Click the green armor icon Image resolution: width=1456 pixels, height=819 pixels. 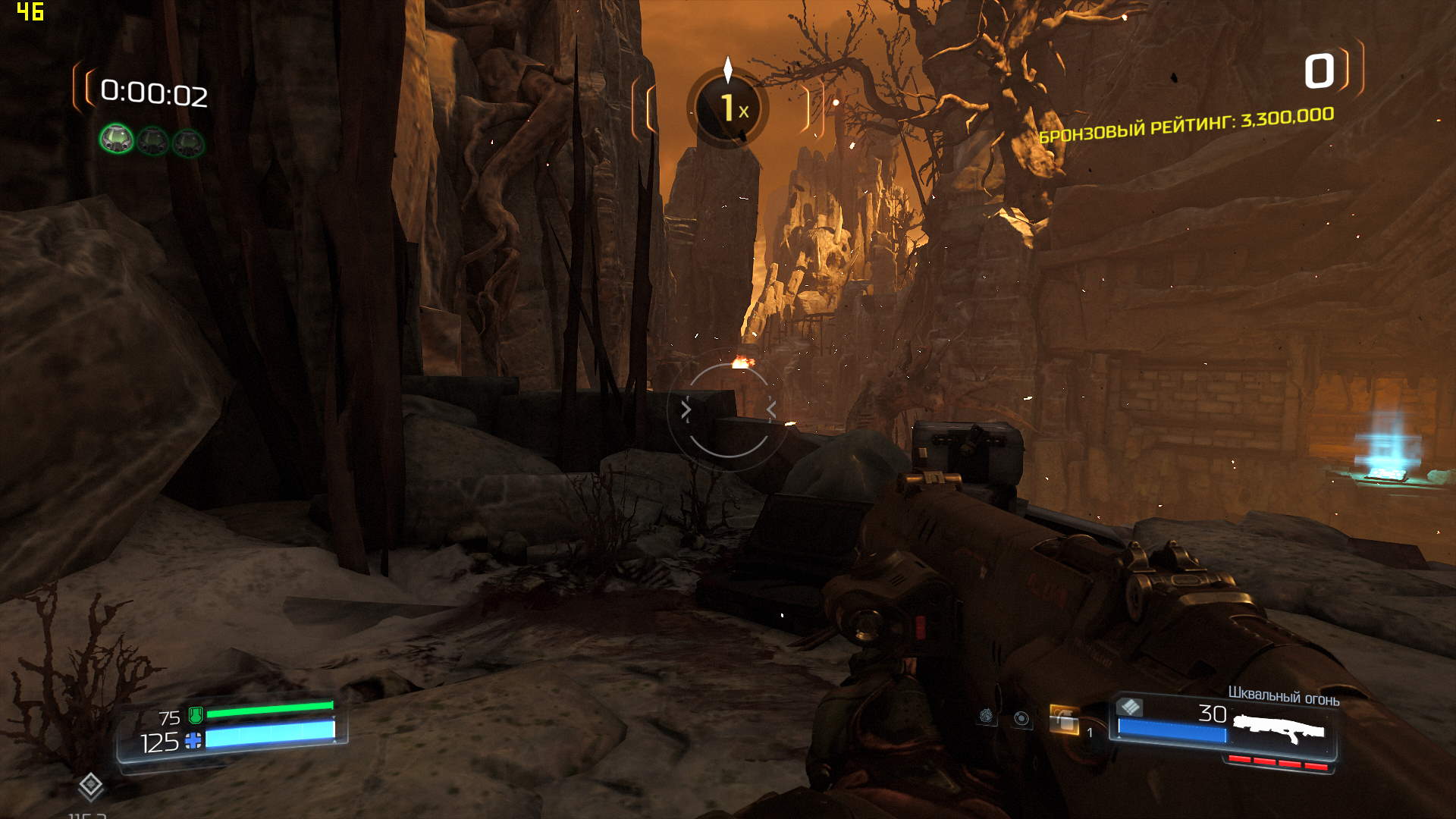tap(196, 714)
